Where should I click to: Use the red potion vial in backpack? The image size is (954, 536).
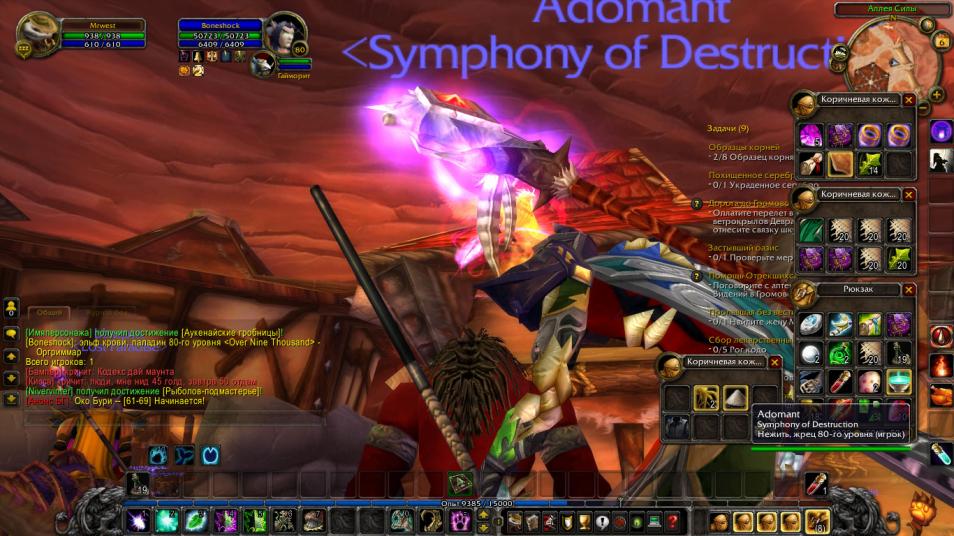[840, 381]
